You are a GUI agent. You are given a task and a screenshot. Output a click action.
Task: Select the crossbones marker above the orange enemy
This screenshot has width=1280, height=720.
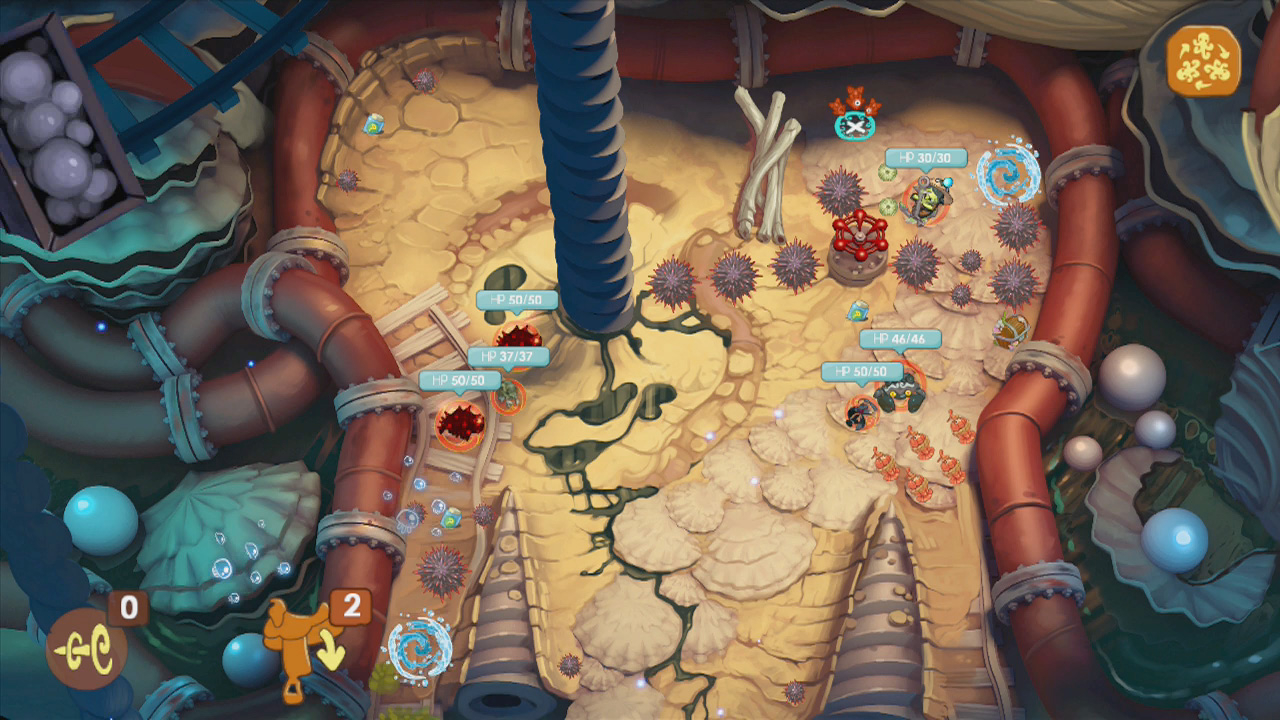[x=853, y=128]
